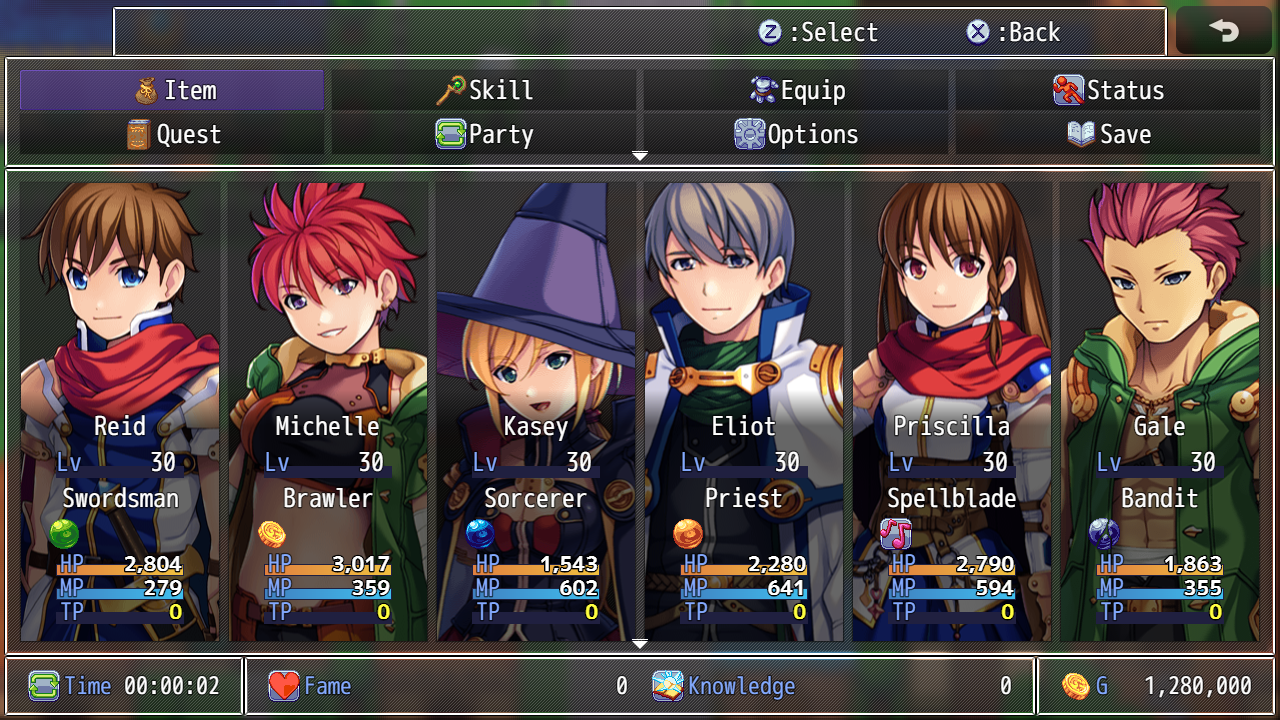Select Gale the Bandit's portrait

pyautogui.click(x=1160, y=410)
